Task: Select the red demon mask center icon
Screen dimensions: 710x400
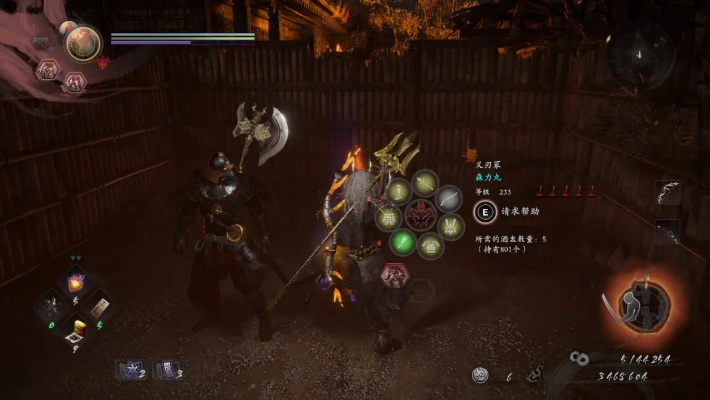Action: [420, 215]
